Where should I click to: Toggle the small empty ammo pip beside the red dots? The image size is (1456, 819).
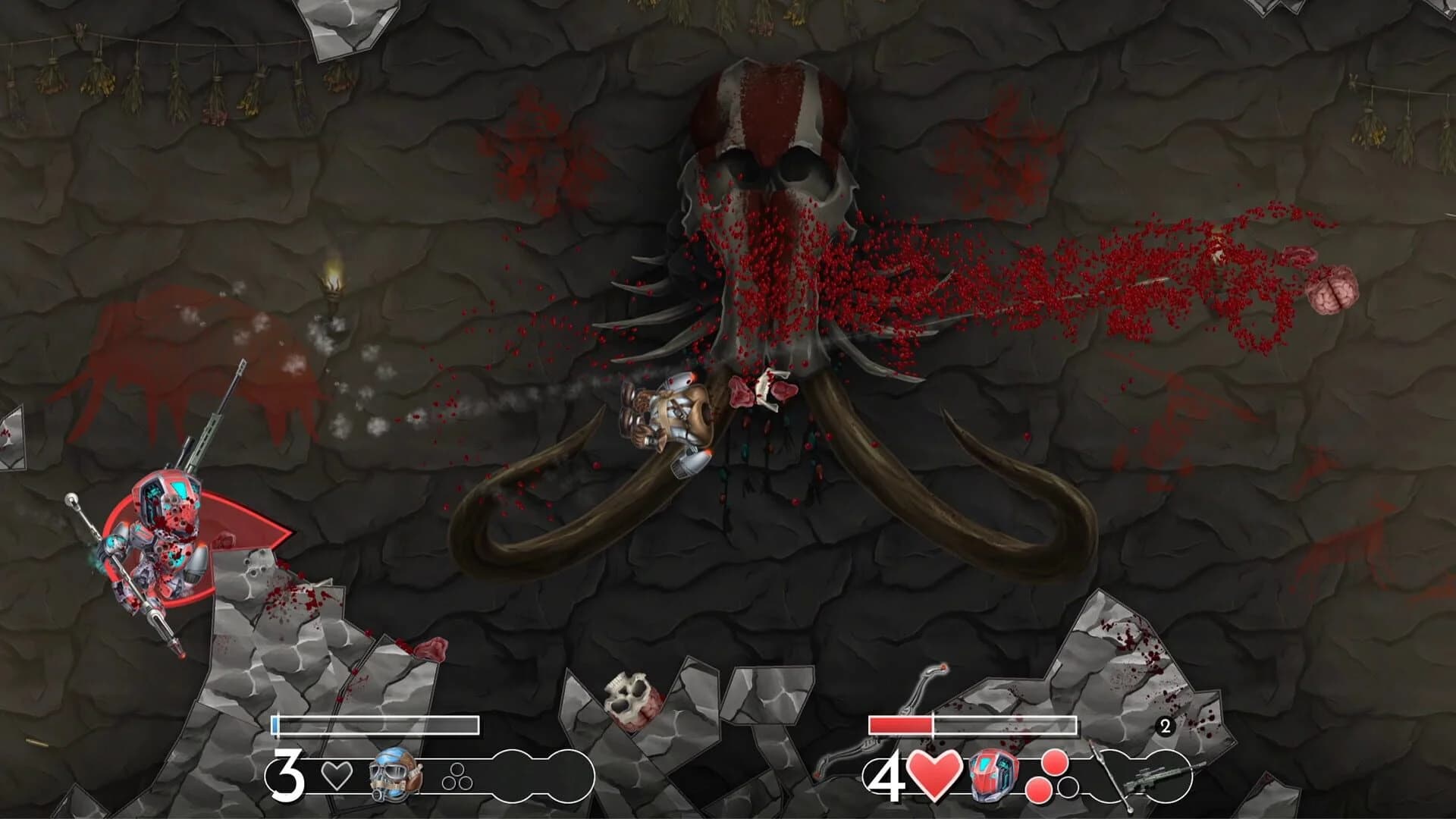click(x=1067, y=788)
